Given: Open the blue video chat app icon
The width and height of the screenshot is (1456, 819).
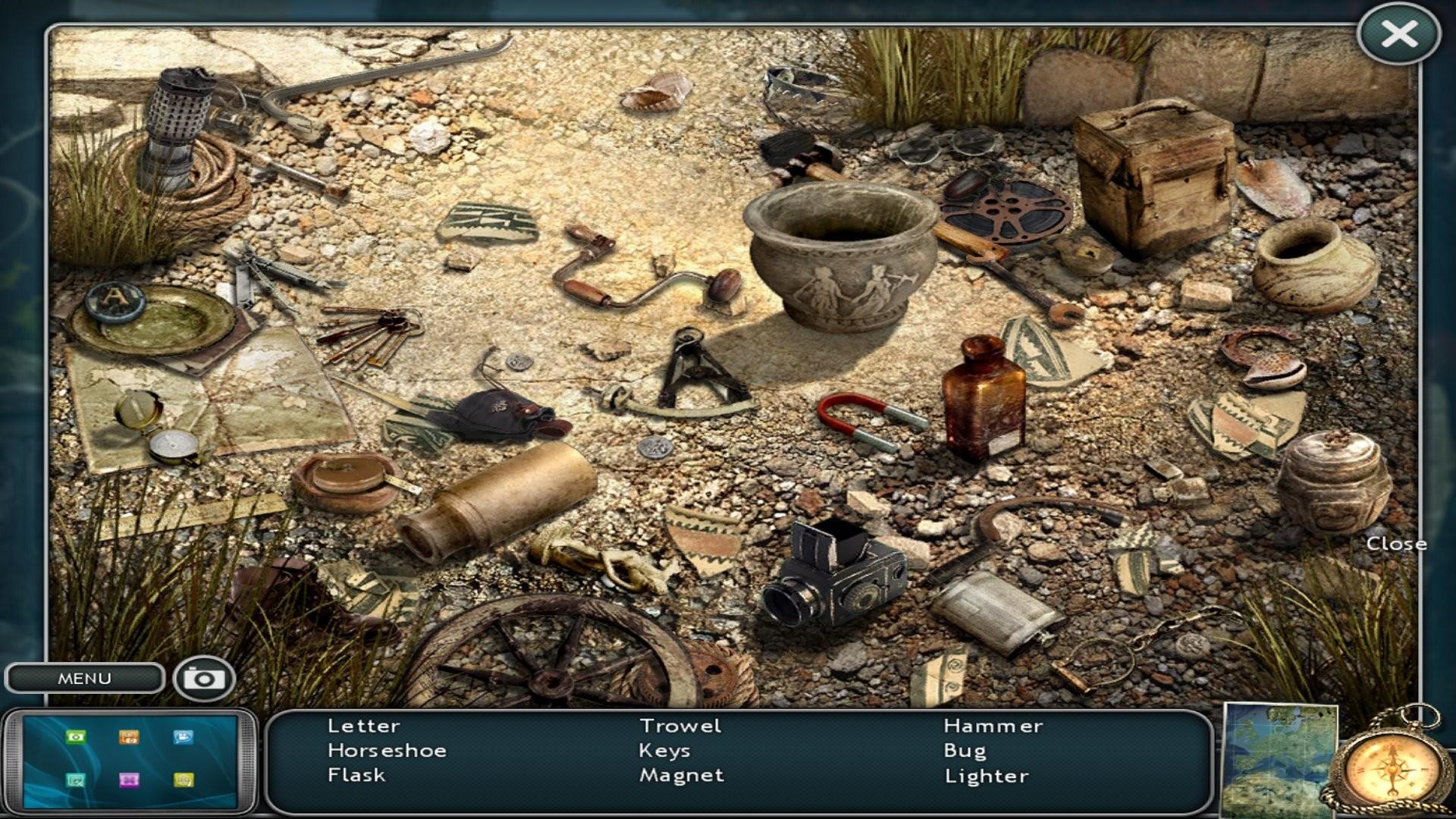Looking at the screenshot, I should (x=184, y=737).
